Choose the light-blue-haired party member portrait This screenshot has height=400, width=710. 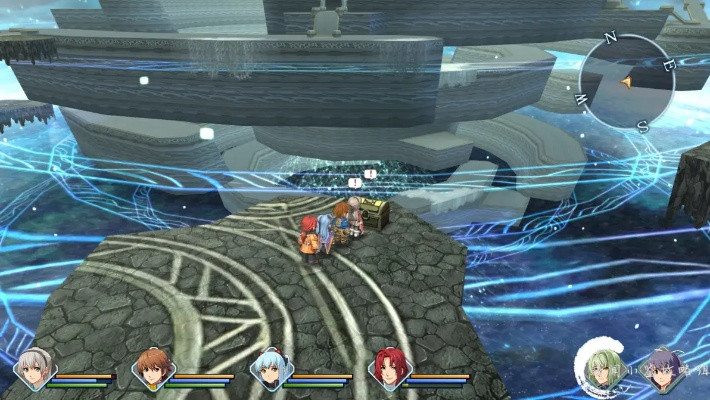pyautogui.click(x=270, y=368)
